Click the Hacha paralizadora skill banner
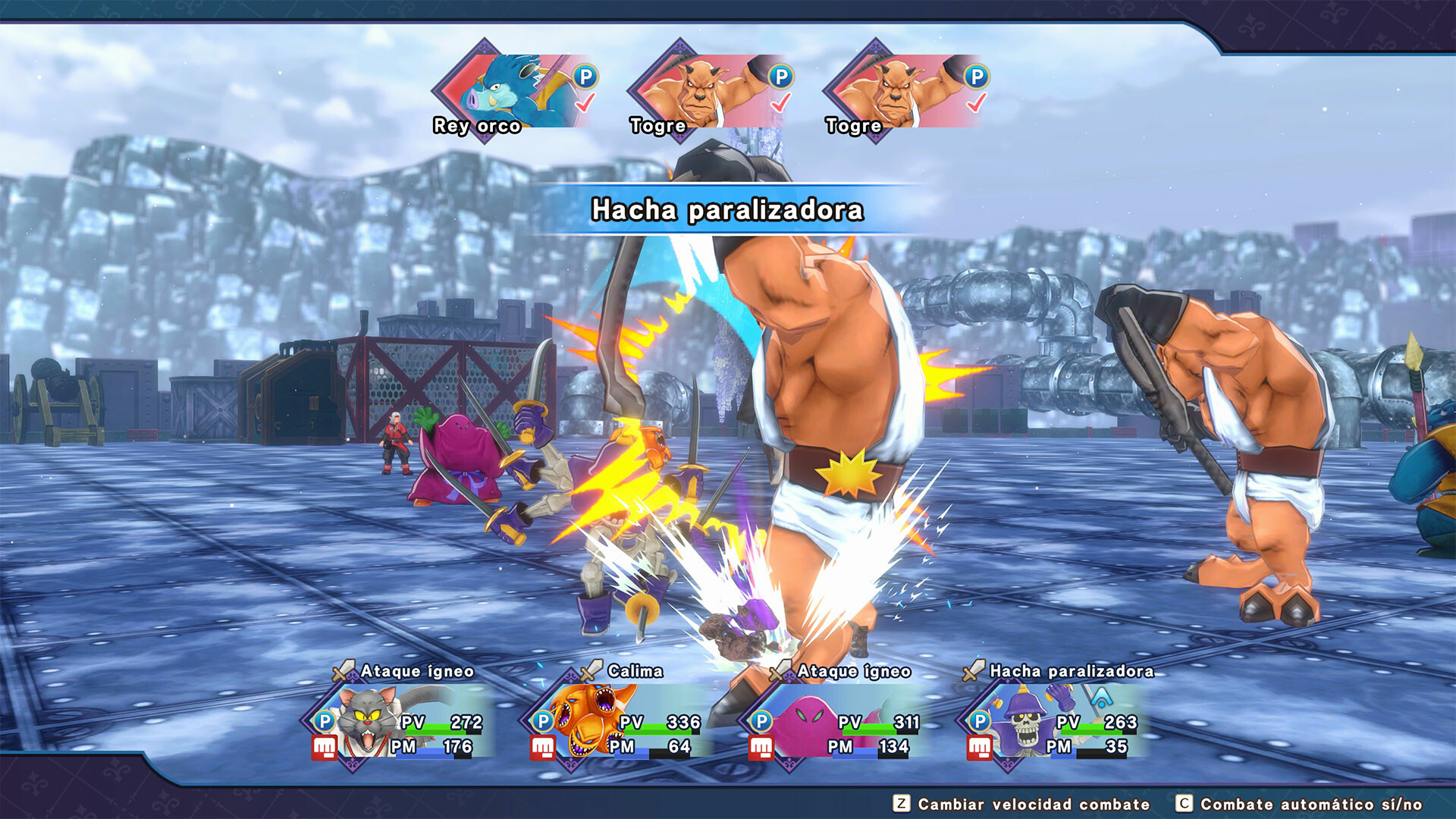The height and width of the screenshot is (819, 1456). [x=727, y=211]
